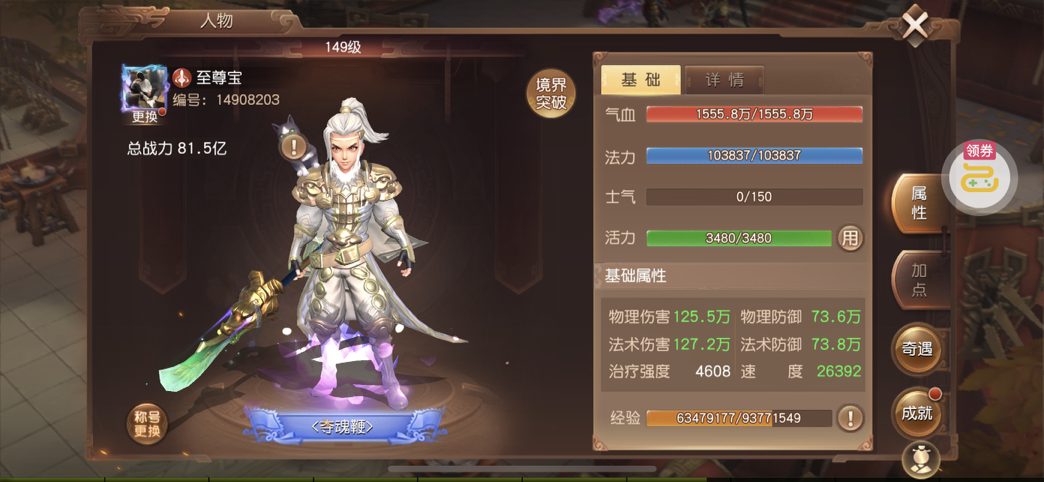
Task: Select the 夺魂鞭 title banner
Action: click(342, 427)
